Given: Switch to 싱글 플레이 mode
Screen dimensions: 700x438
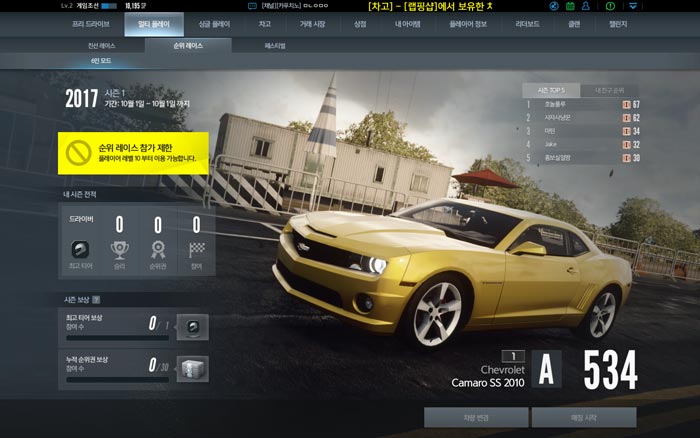Looking at the screenshot, I should click(213, 23).
